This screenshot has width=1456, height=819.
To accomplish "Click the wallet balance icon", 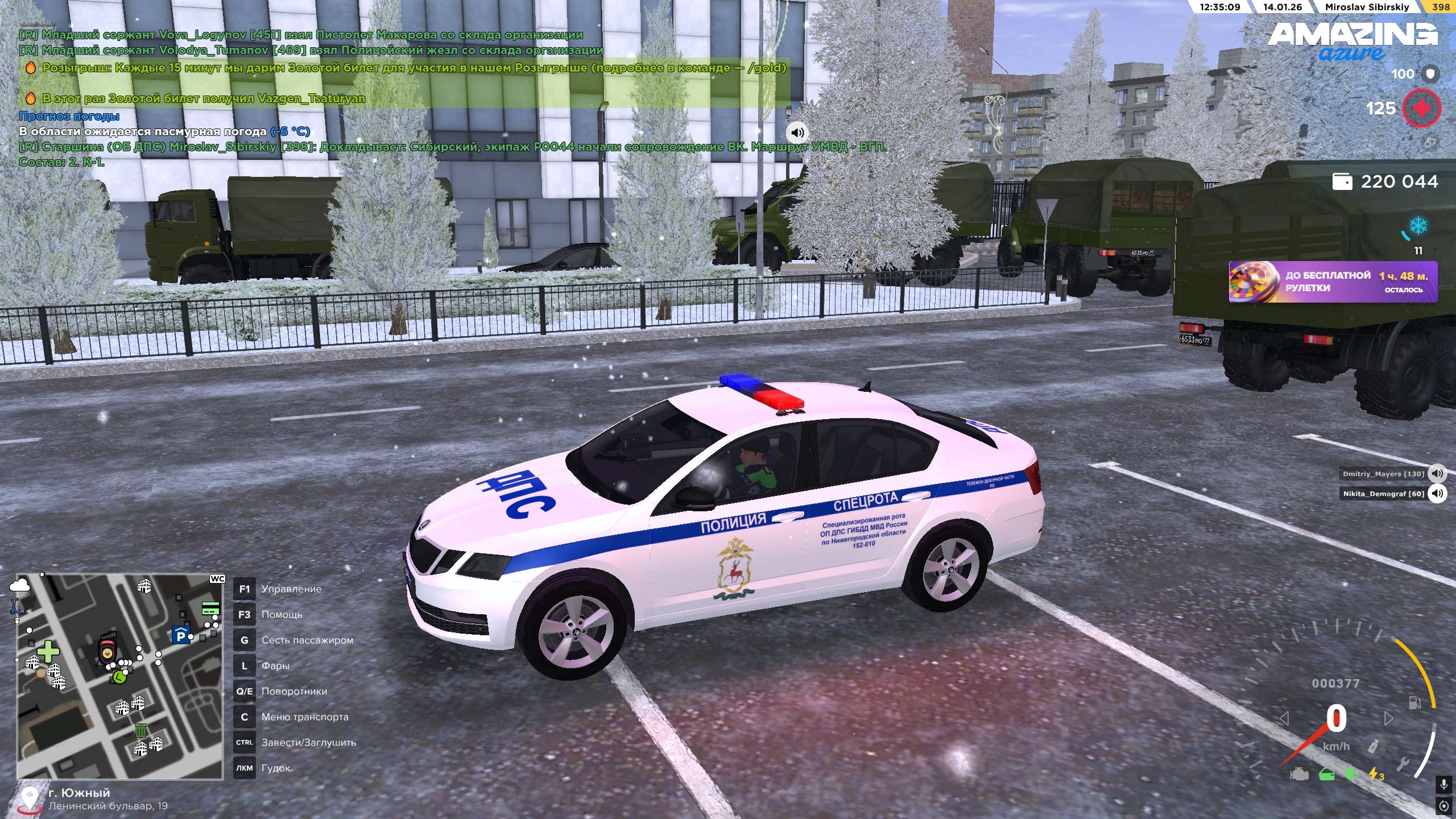I will tap(1342, 182).
